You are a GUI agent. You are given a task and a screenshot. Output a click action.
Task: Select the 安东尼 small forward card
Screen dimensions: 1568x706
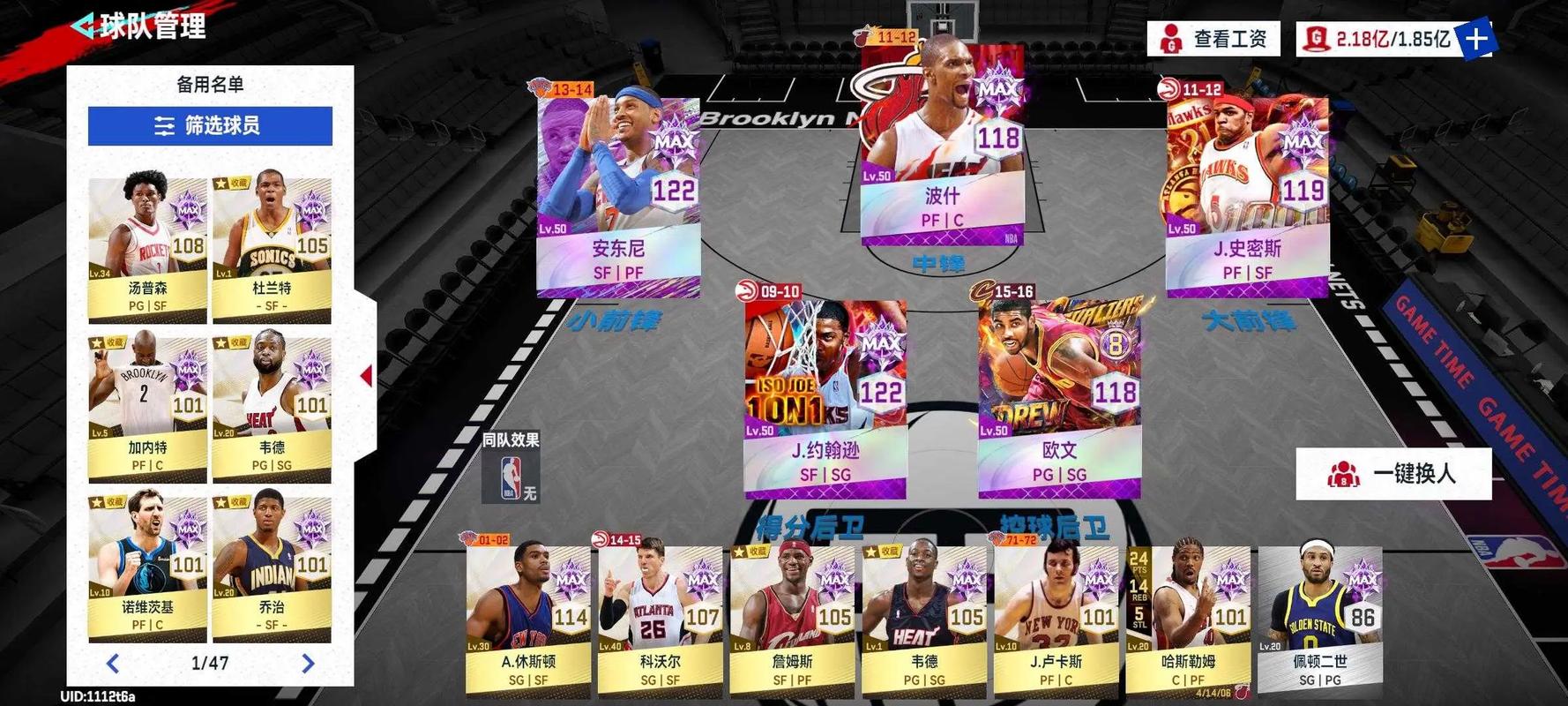618,196
